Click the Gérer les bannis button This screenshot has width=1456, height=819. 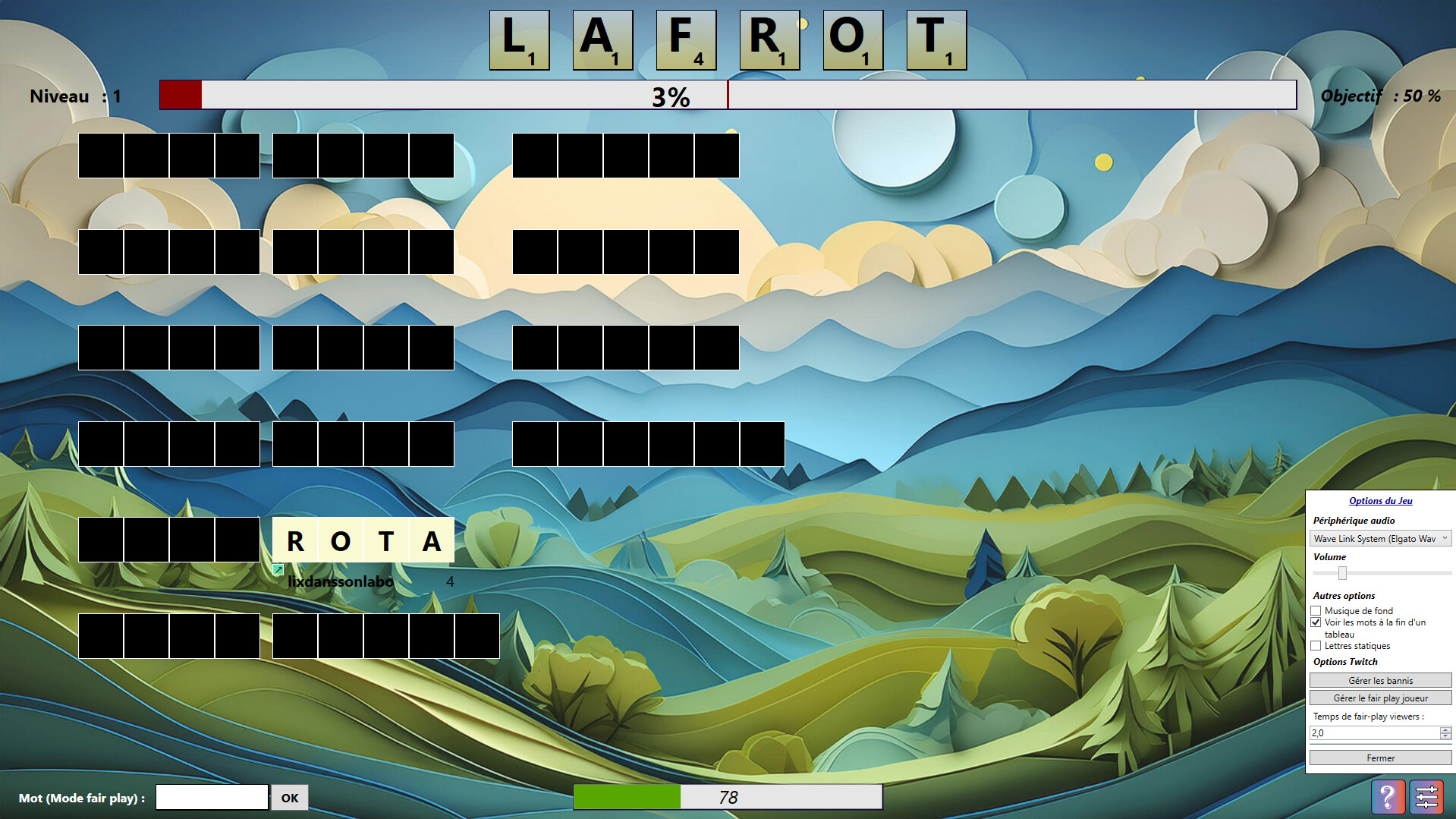click(1380, 680)
